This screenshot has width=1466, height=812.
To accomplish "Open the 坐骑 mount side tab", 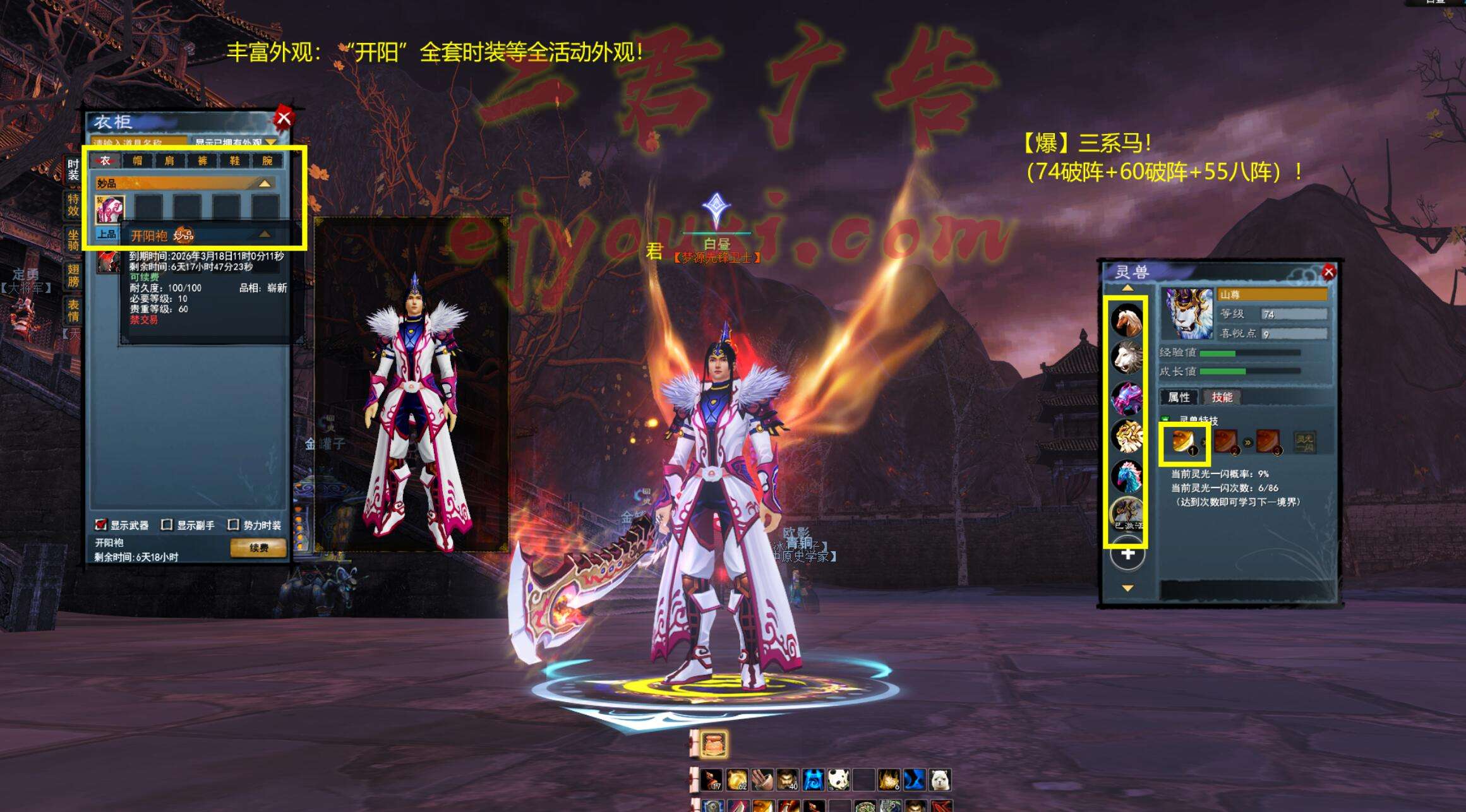I will (x=73, y=240).
